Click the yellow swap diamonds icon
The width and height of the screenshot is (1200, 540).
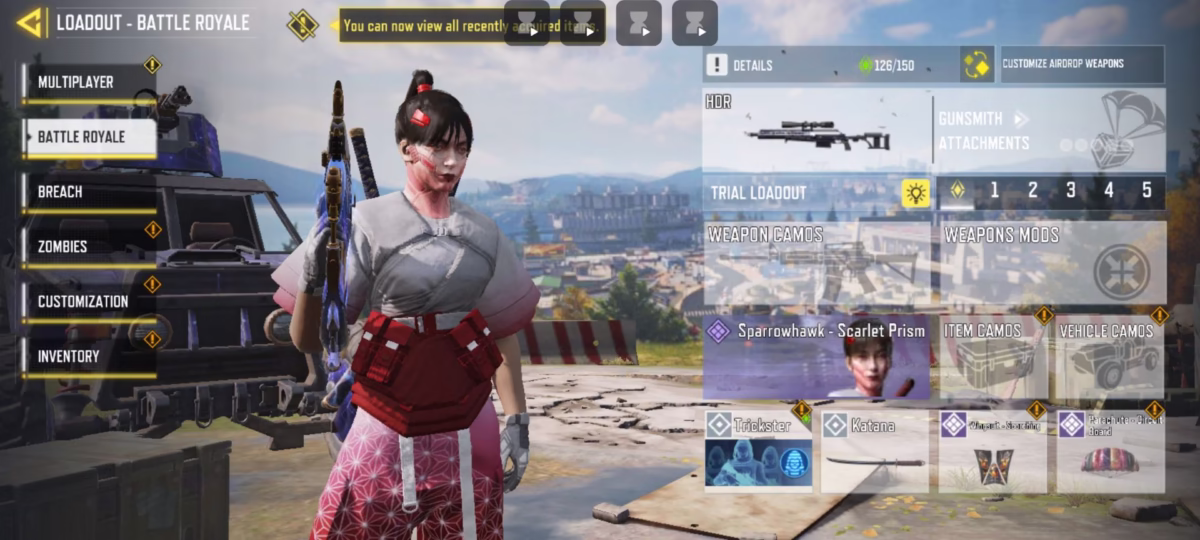976,65
